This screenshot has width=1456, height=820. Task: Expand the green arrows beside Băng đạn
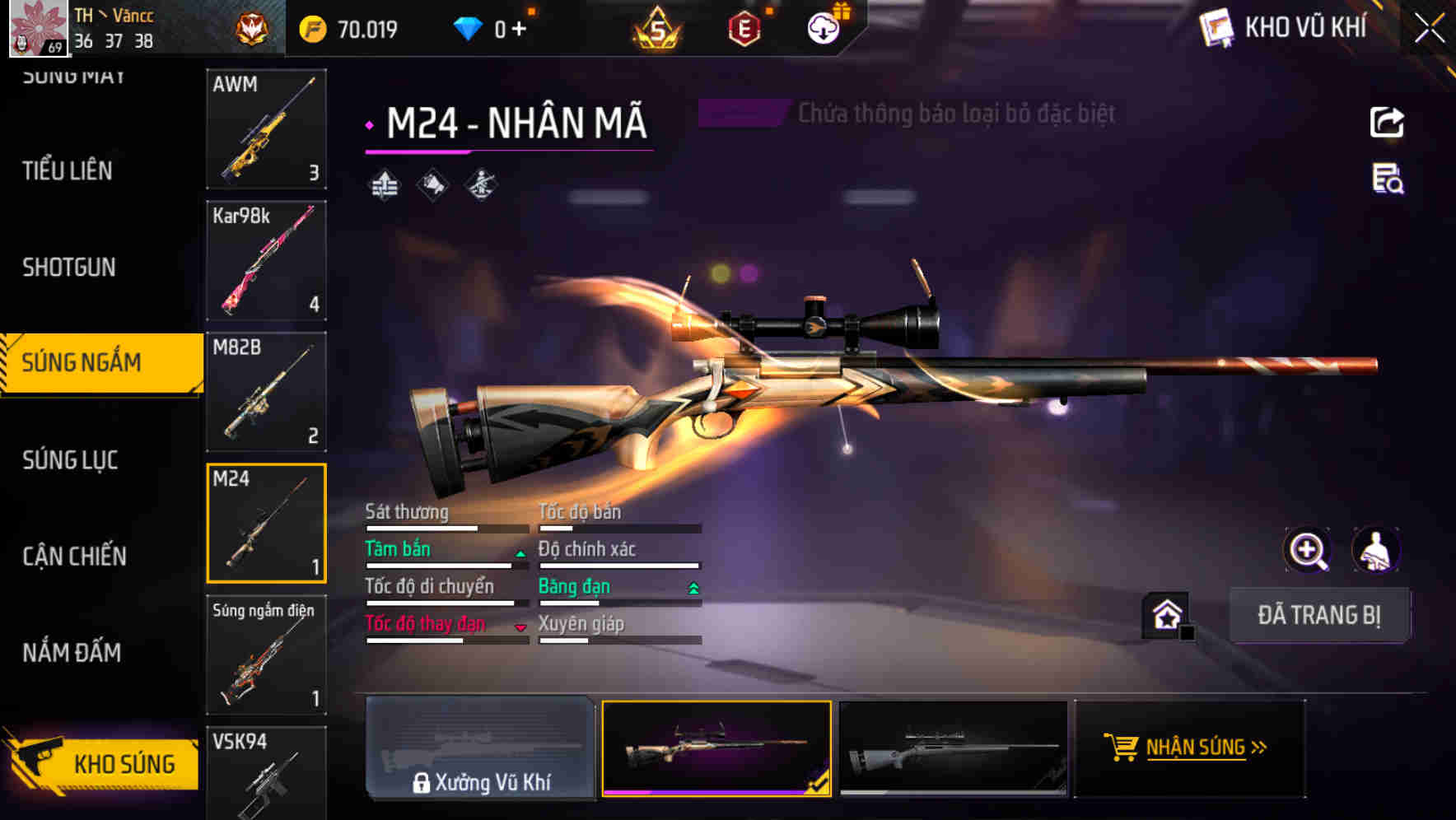(692, 588)
